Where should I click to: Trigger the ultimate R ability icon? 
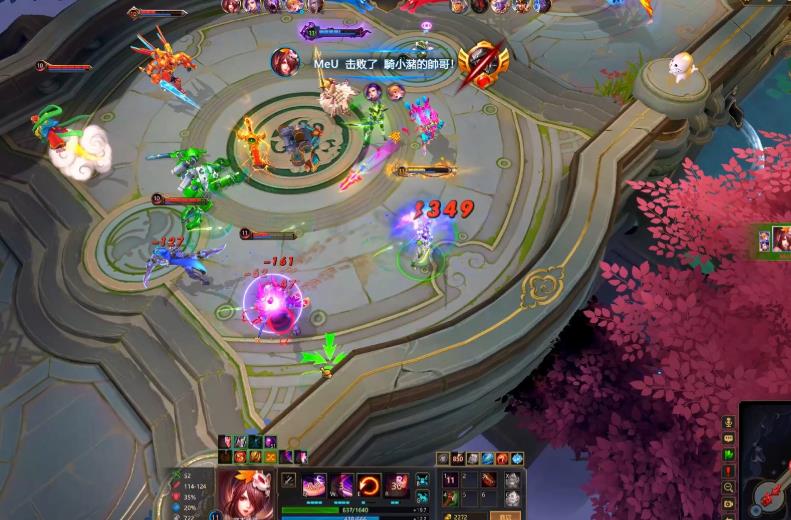click(397, 486)
